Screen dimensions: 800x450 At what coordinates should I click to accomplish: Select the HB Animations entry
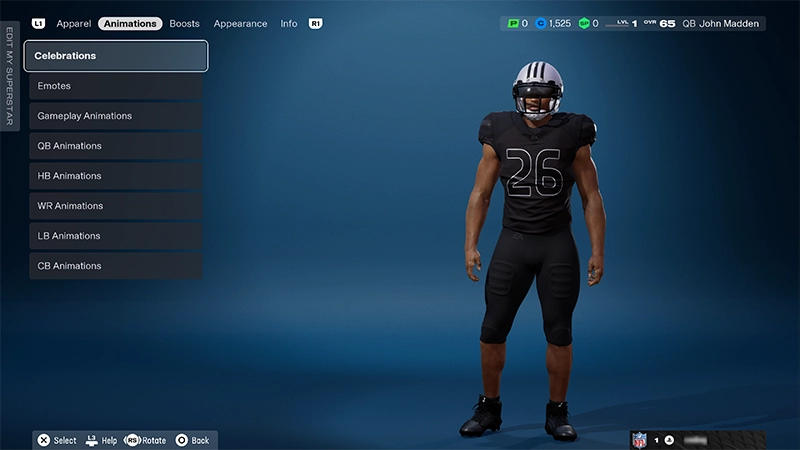116,176
